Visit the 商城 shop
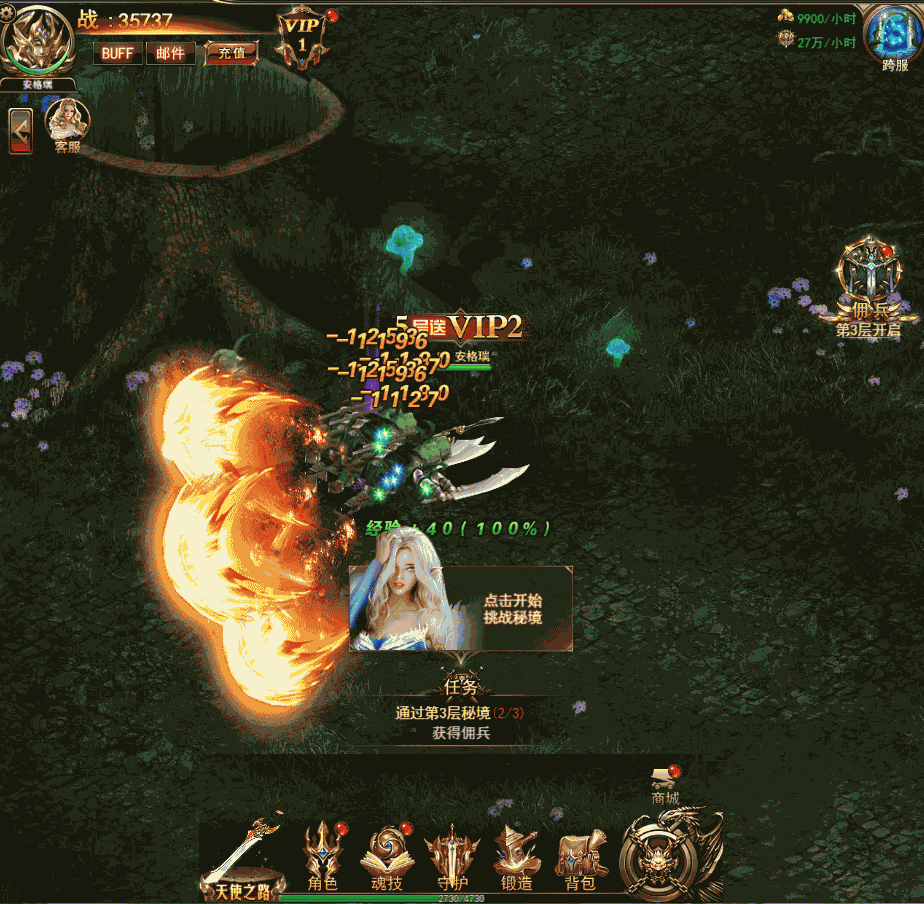924x904 pixels. [x=665, y=785]
